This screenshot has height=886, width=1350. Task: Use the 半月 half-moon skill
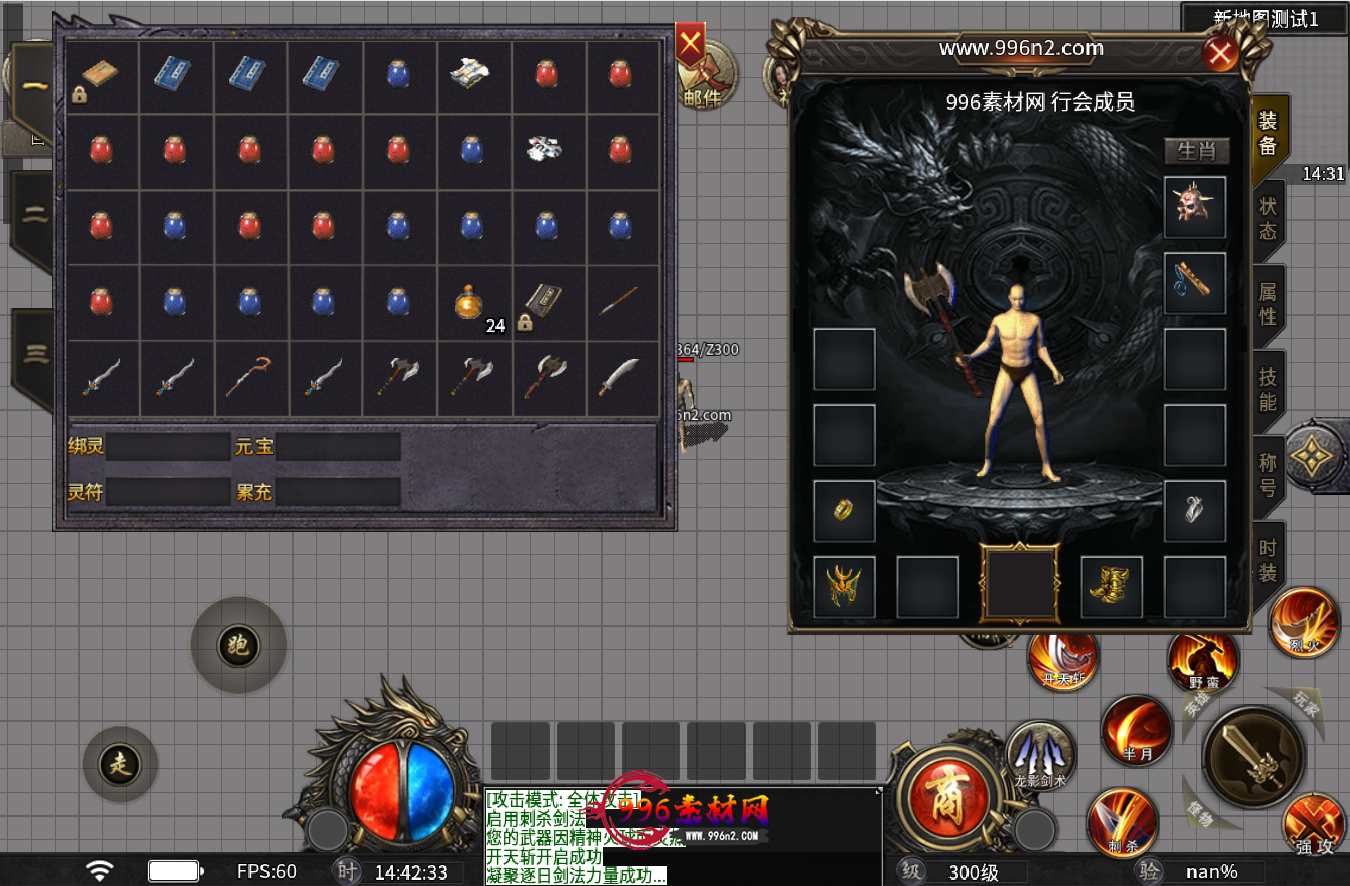1136,731
